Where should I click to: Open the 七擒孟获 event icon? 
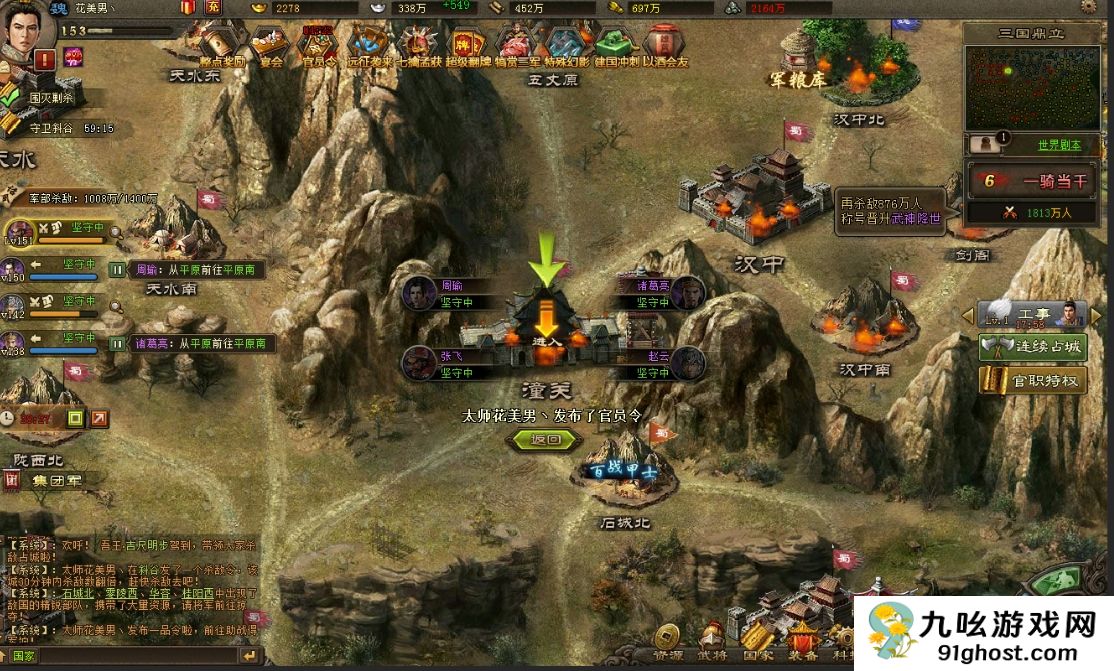(418, 44)
